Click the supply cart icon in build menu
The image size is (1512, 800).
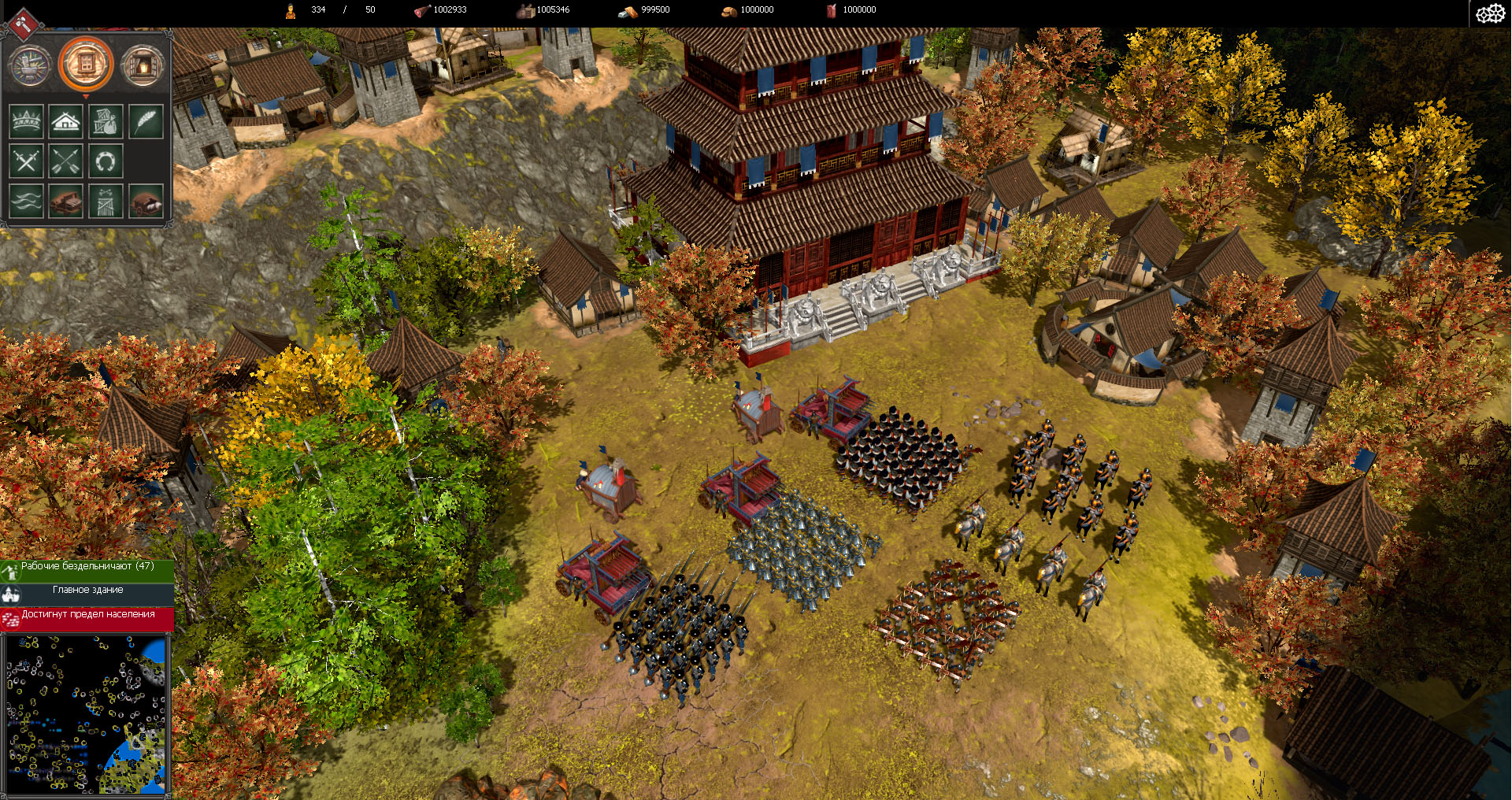[x=146, y=202]
